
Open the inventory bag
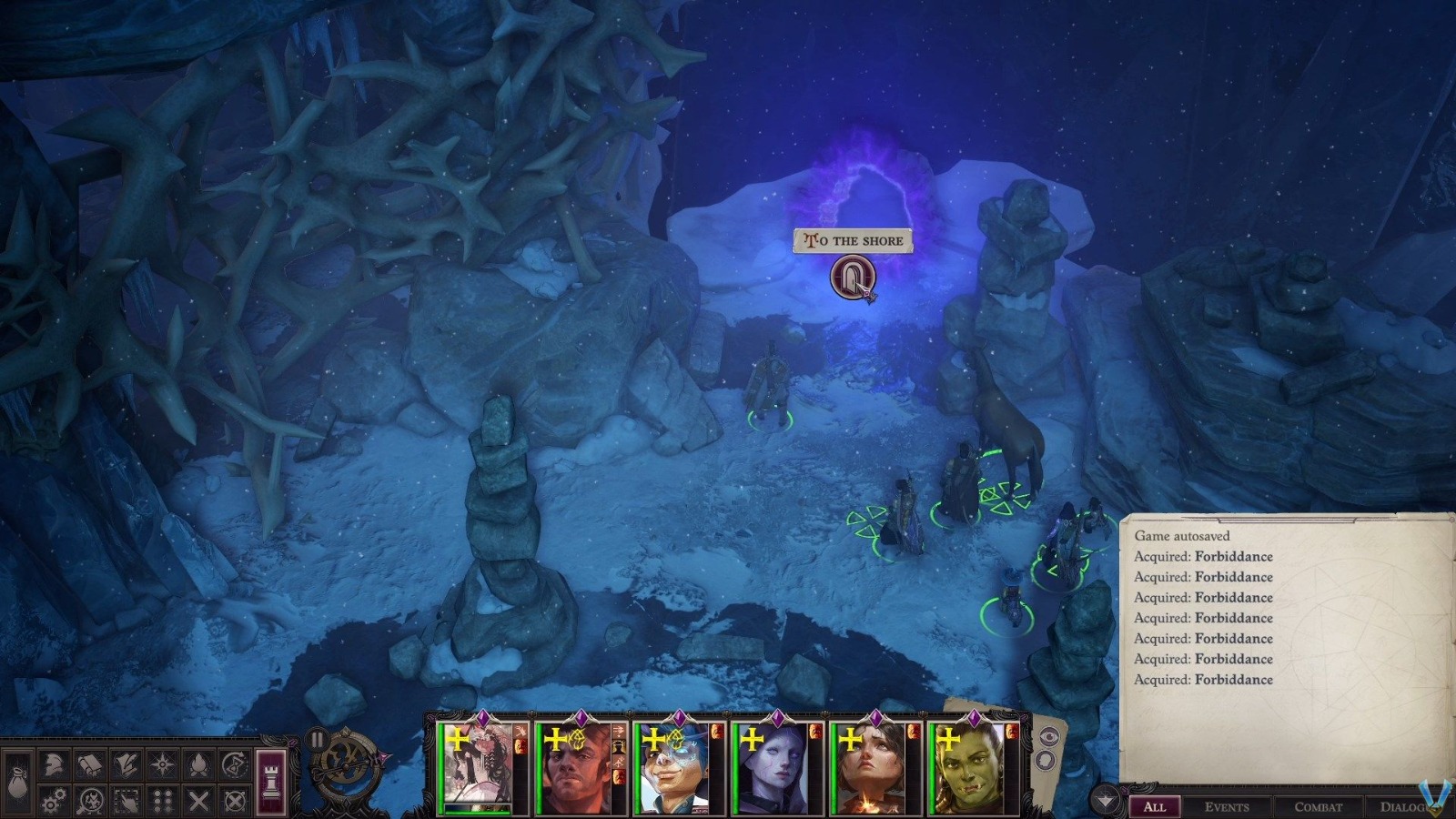[20, 784]
